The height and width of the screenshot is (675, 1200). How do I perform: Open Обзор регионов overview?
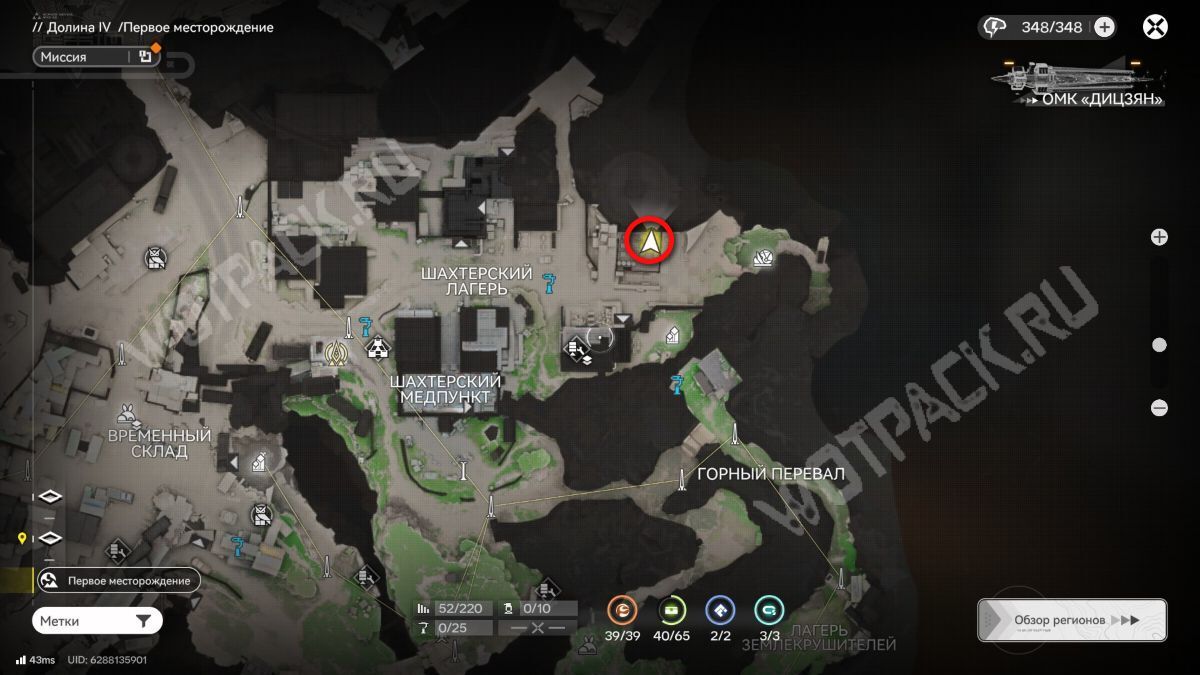1071,620
